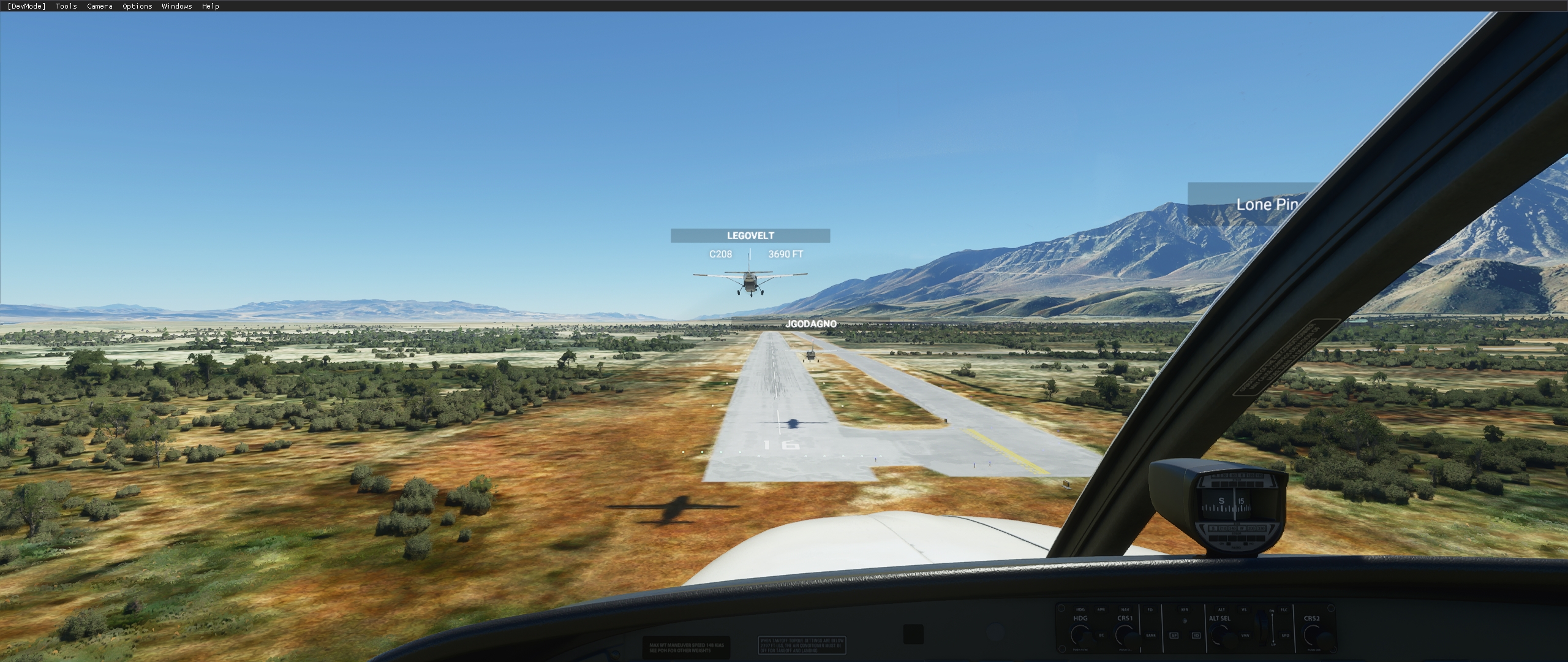Open the Camera dropdown menu
This screenshot has width=1568, height=662.
click(99, 6)
